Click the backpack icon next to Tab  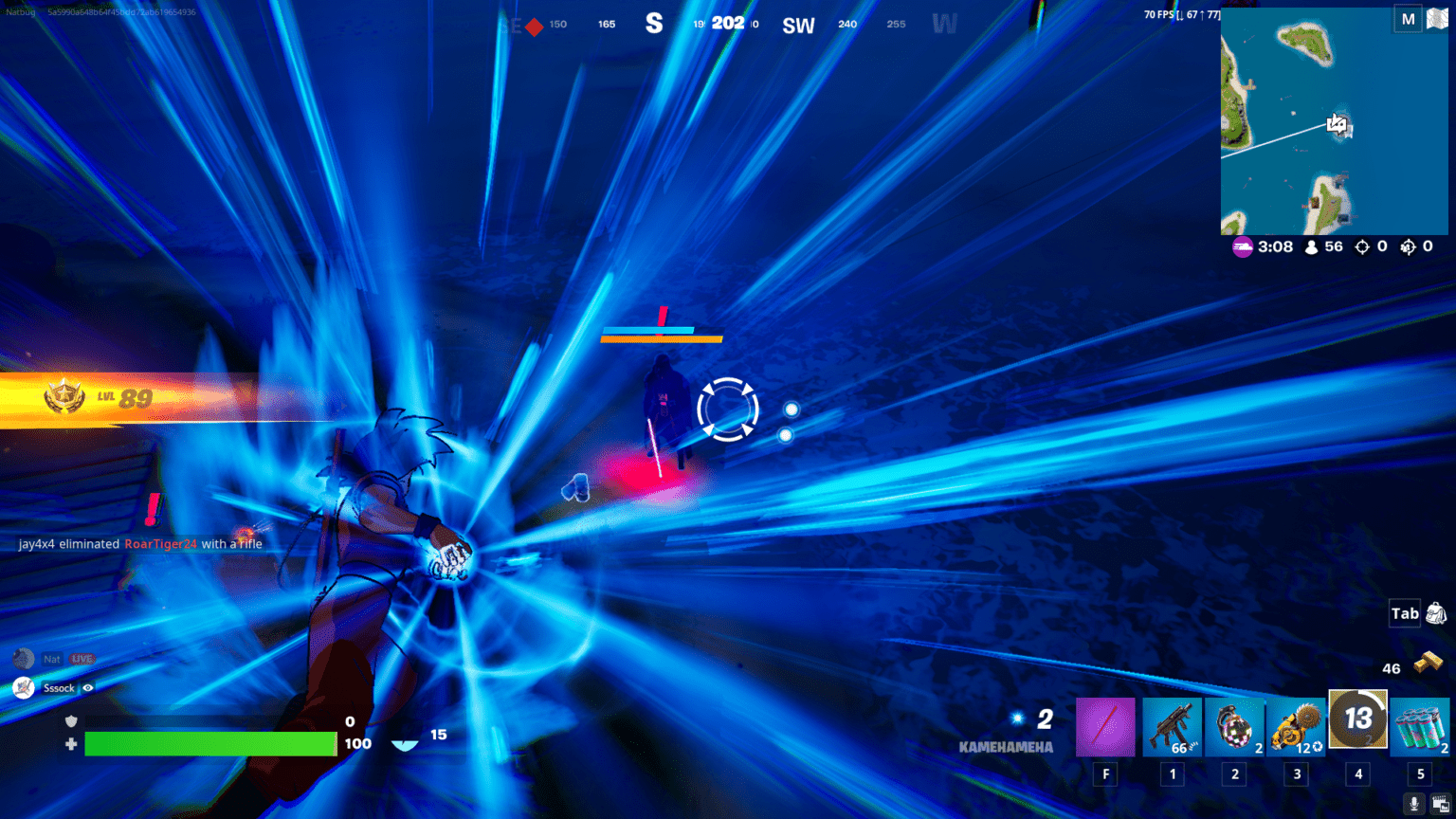[1434, 613]
